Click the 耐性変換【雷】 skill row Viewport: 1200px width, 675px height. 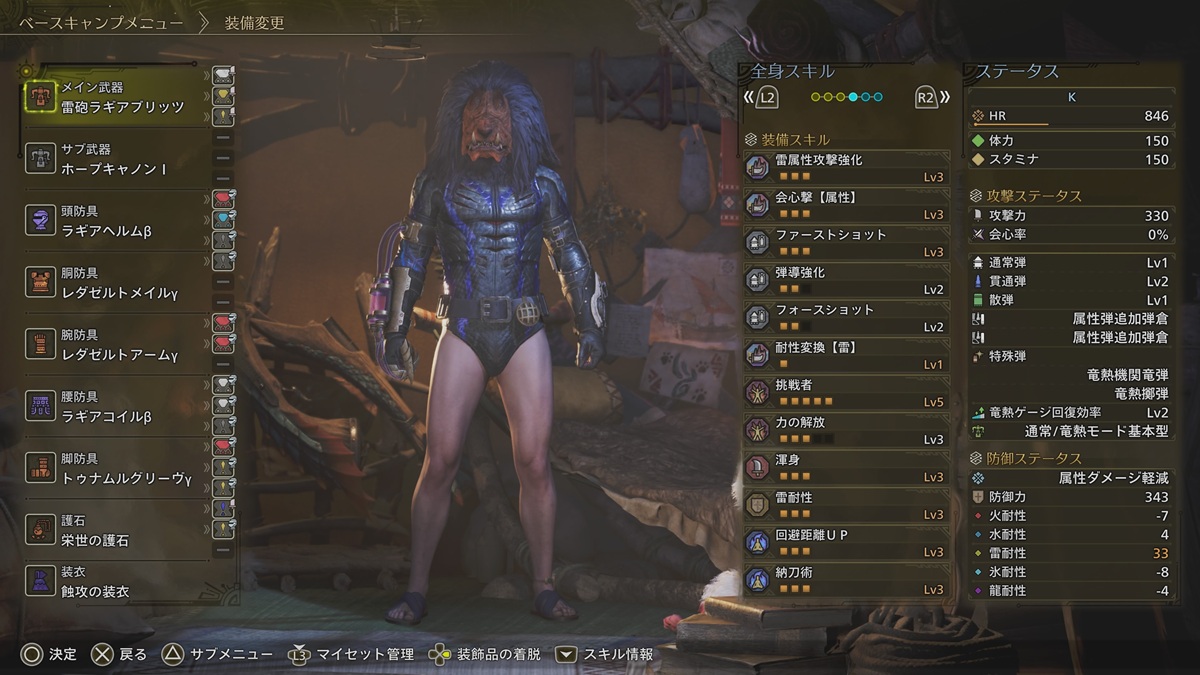[847, 355]
